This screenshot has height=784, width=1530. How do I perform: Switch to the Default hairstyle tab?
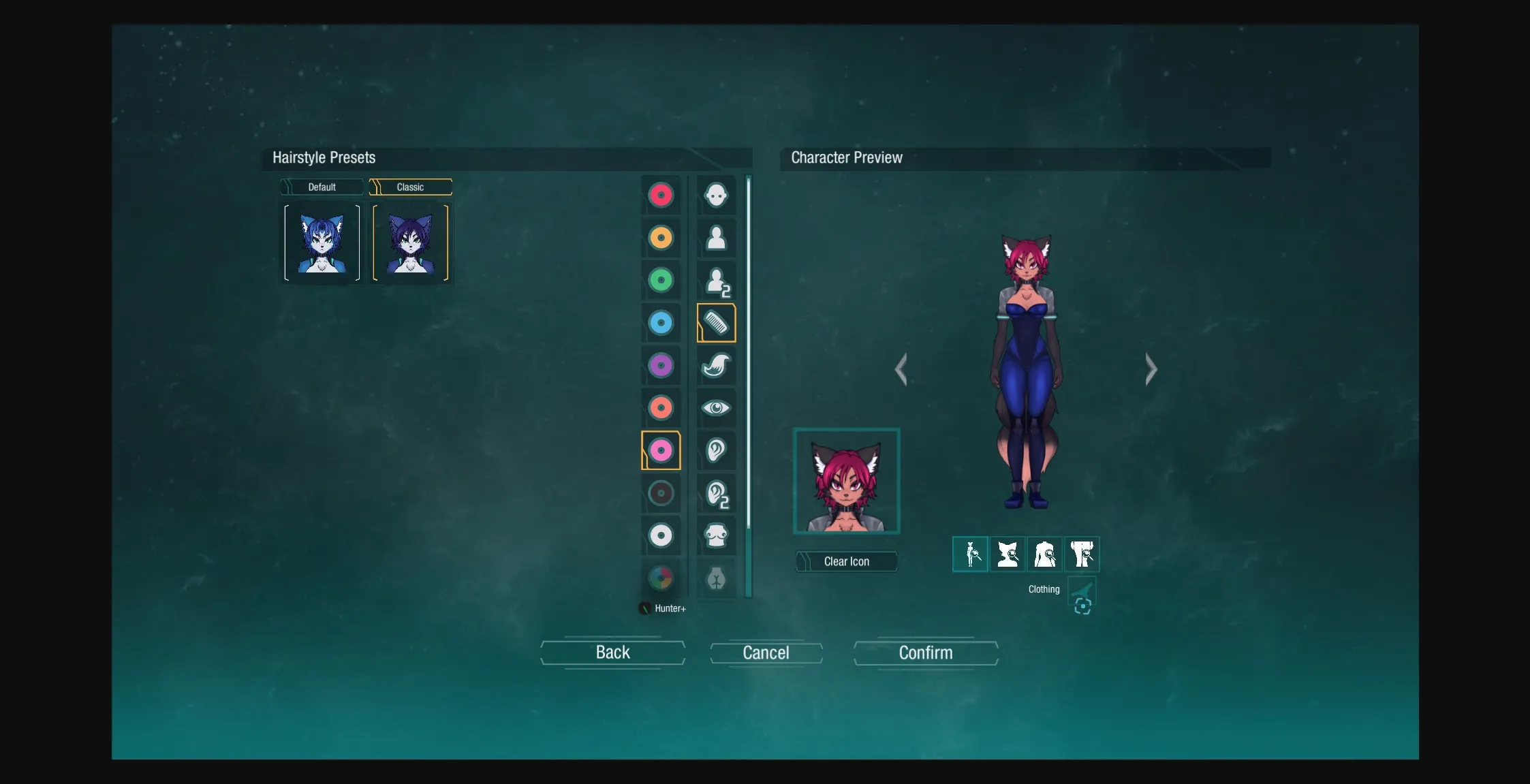[322, 187]
